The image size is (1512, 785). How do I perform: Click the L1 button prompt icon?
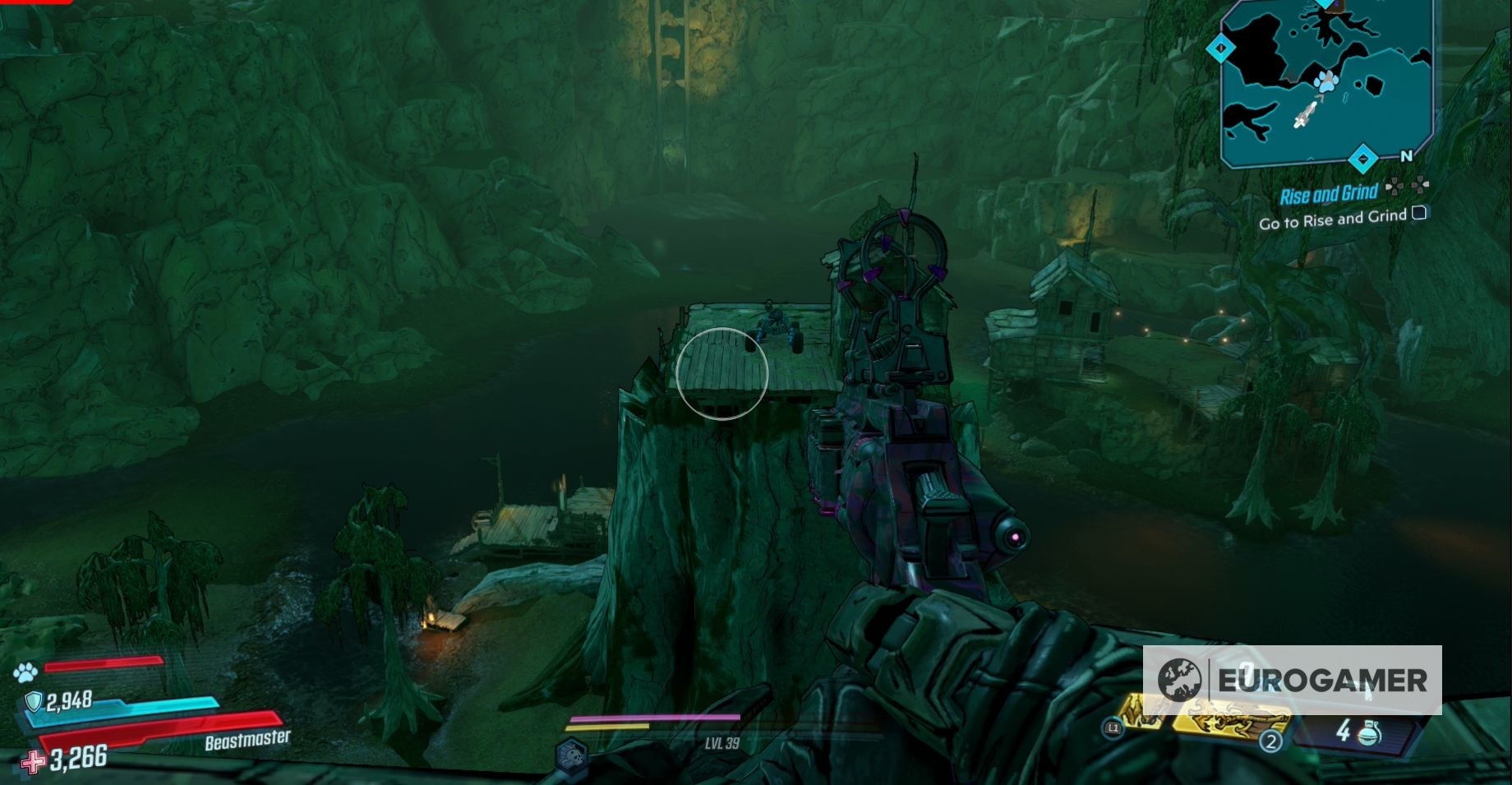point(1113,726)
